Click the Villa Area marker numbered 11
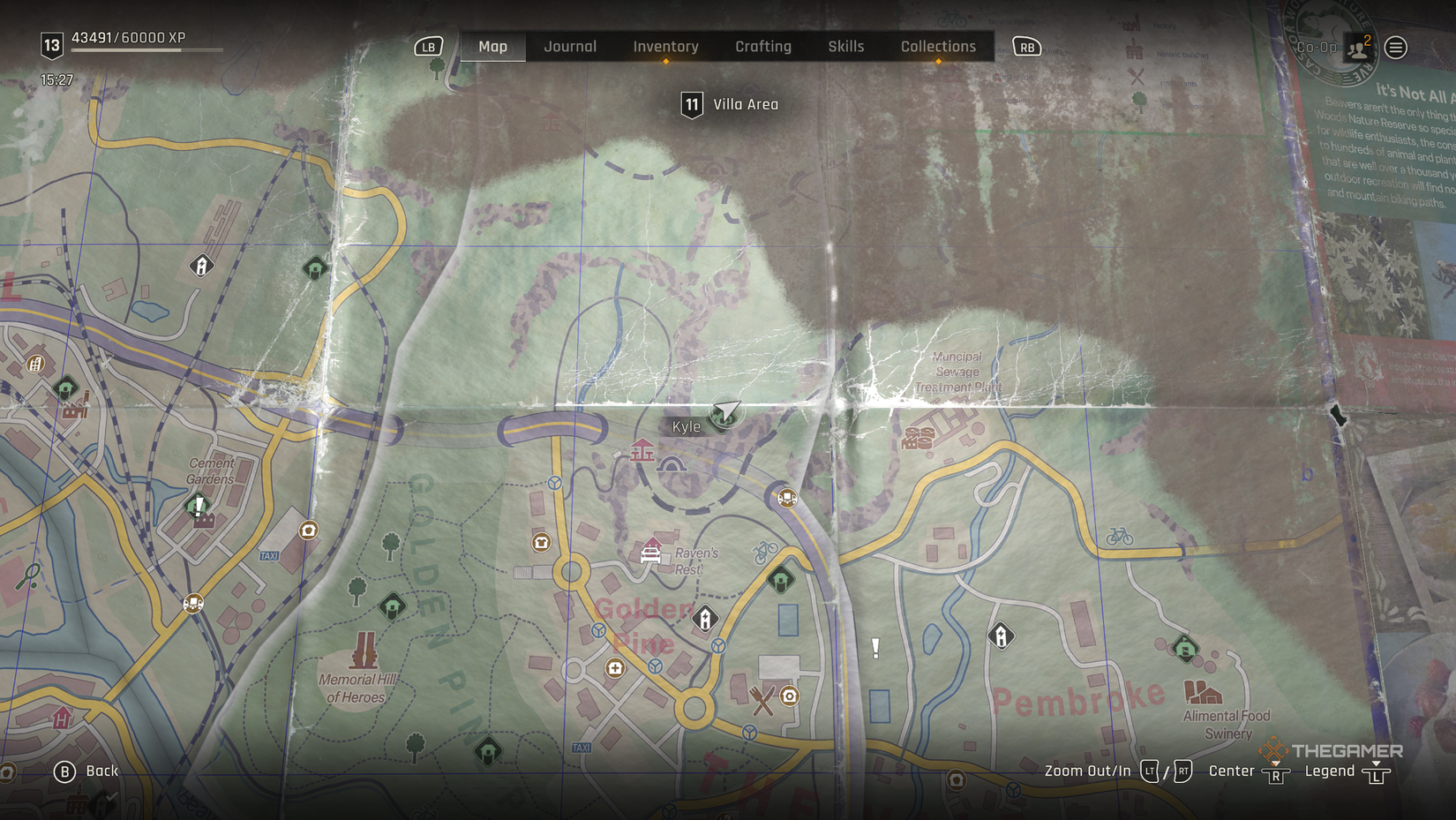This screenshot has height=820, width=1456. point(693,103)
